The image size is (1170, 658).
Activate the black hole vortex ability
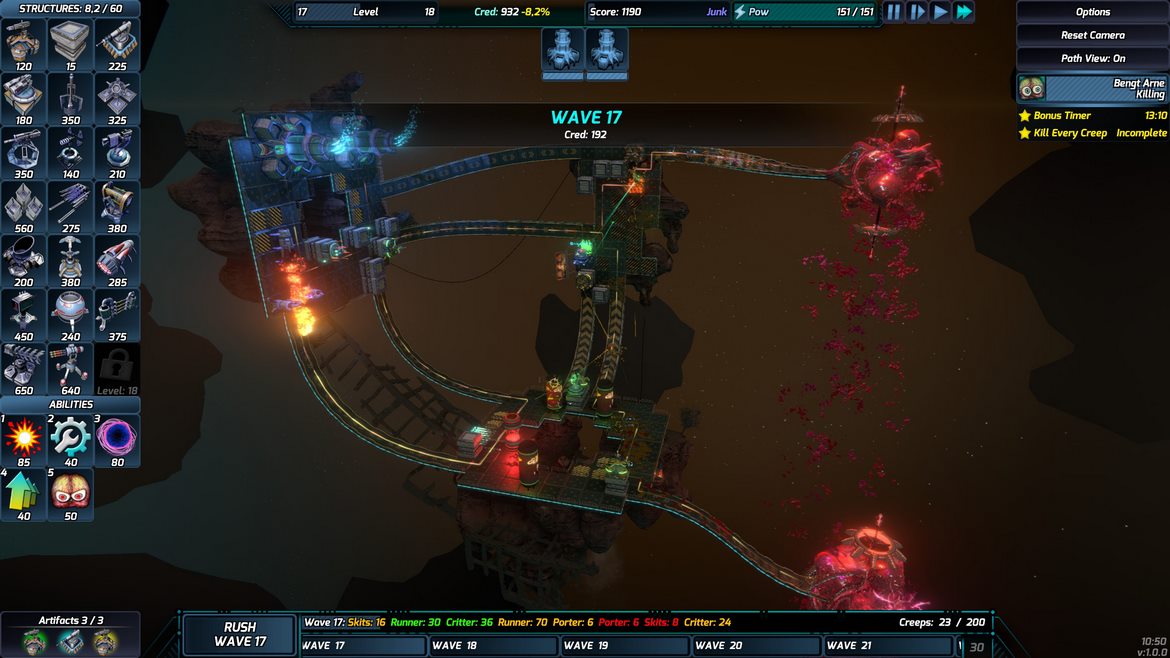pyautogui.click(x=118, y=439)
